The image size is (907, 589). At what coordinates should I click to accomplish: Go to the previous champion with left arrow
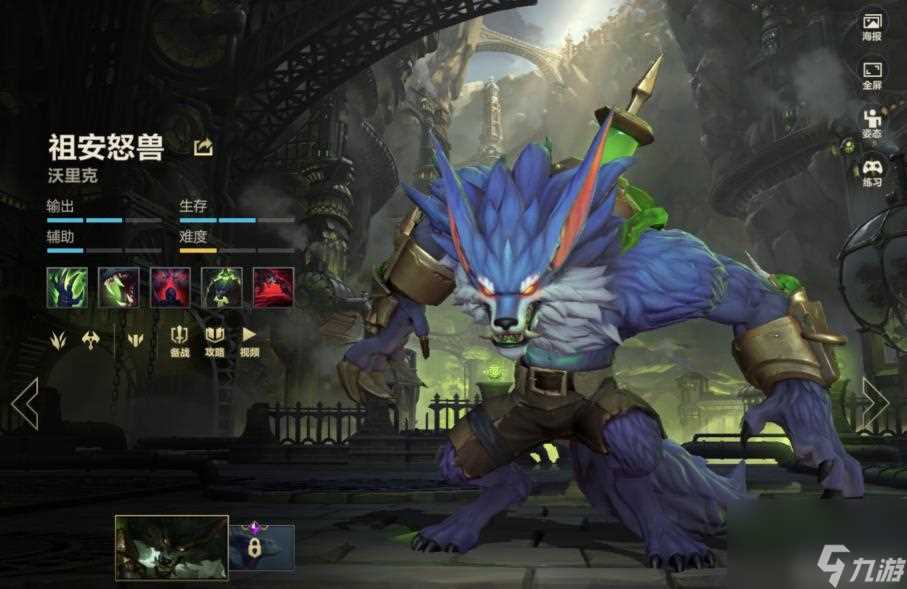pos(24,403)
